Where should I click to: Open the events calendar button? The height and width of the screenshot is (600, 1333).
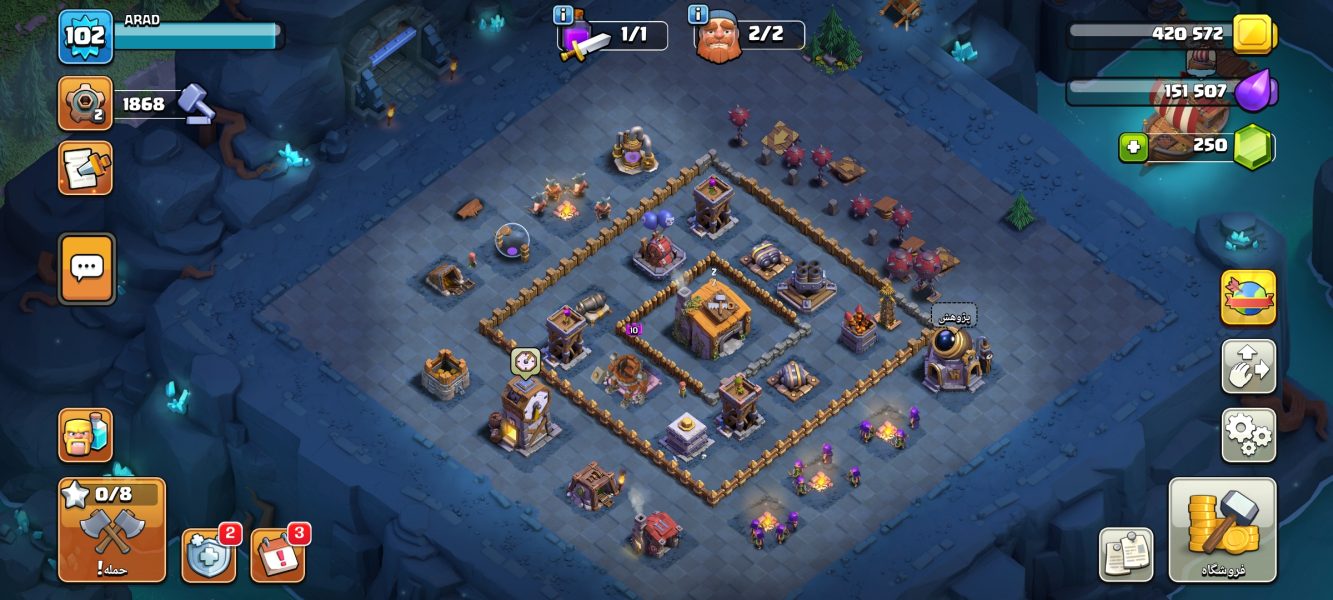277,555
